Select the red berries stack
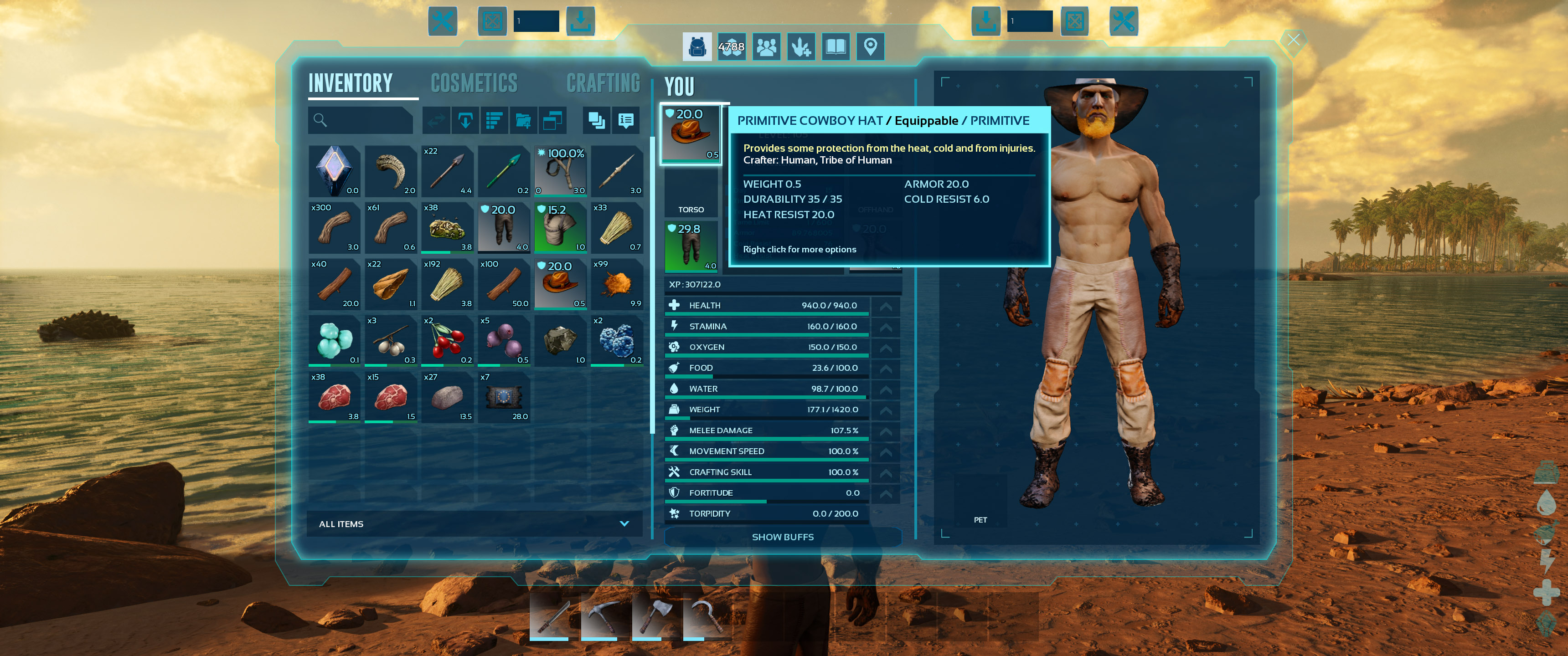The height and width of the screenshot is (656, 1568). coord(447,341)
